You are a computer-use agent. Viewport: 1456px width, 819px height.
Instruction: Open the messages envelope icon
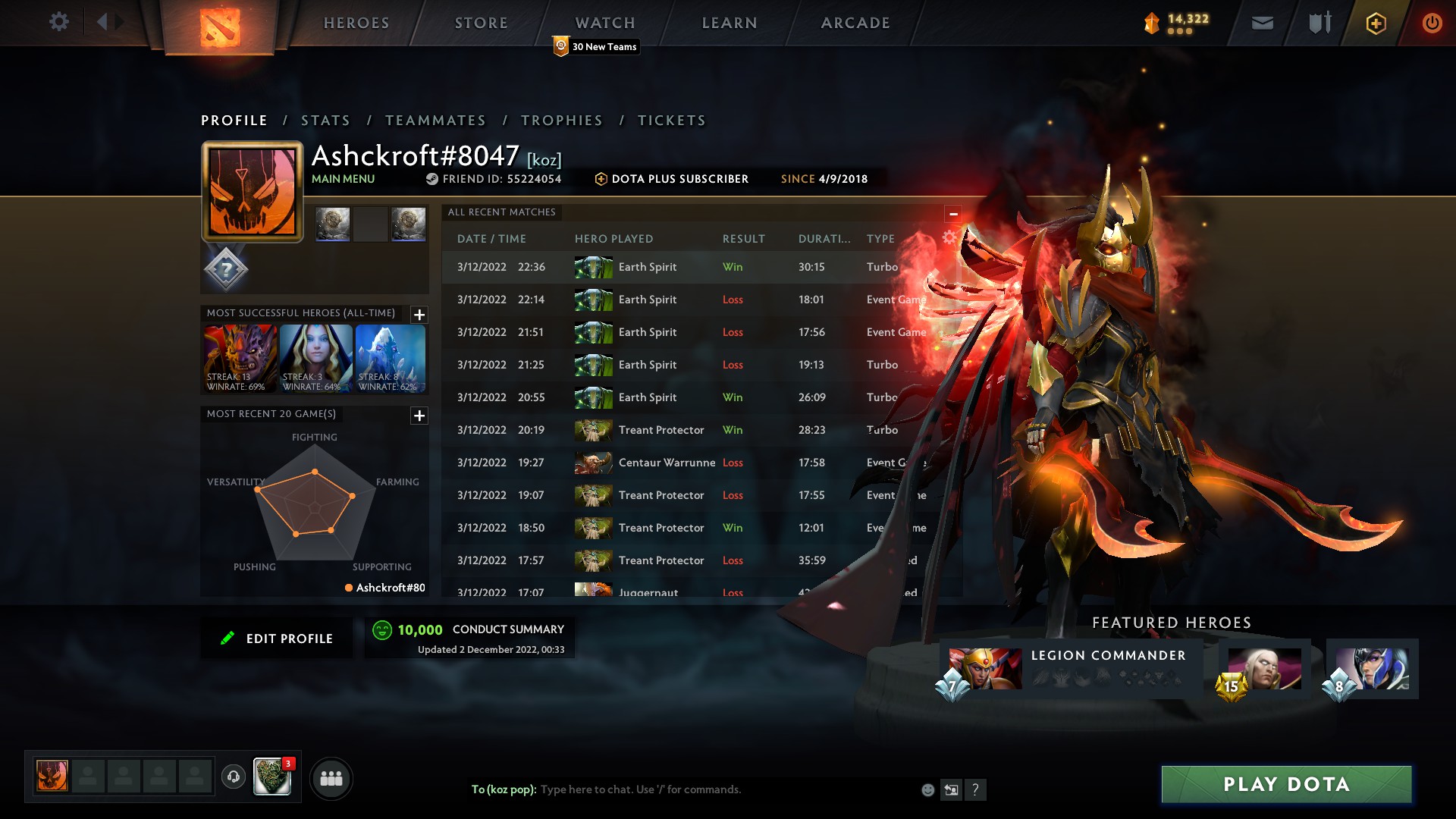[x=1261, y=22]
